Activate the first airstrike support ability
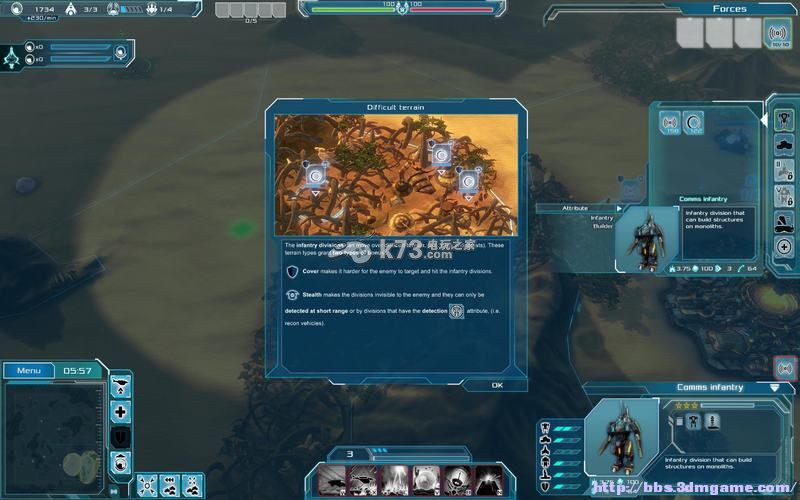This screenshot has width=800, height=500. coord(333,480)
